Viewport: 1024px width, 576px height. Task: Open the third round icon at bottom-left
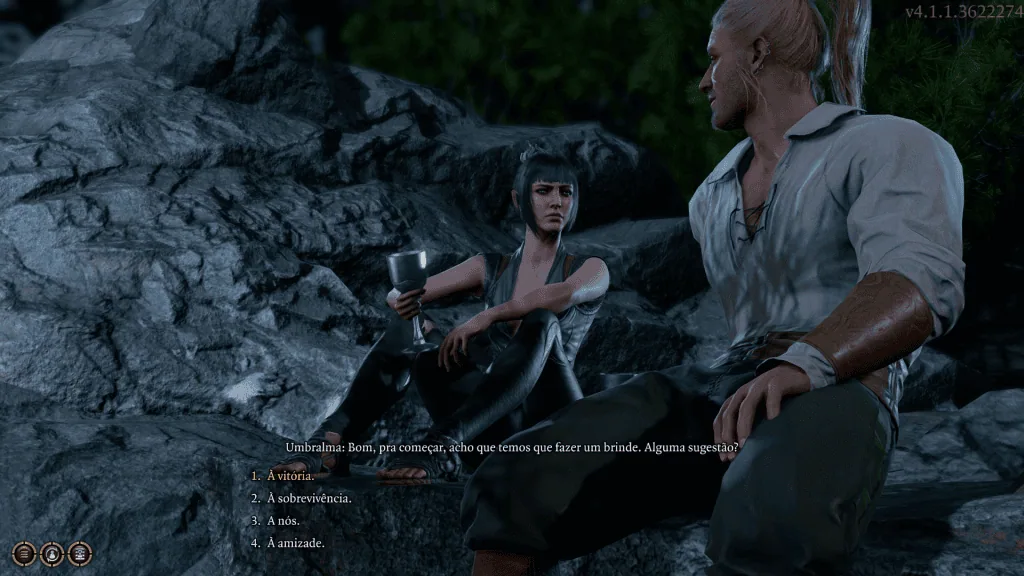[x=79, y=552]
